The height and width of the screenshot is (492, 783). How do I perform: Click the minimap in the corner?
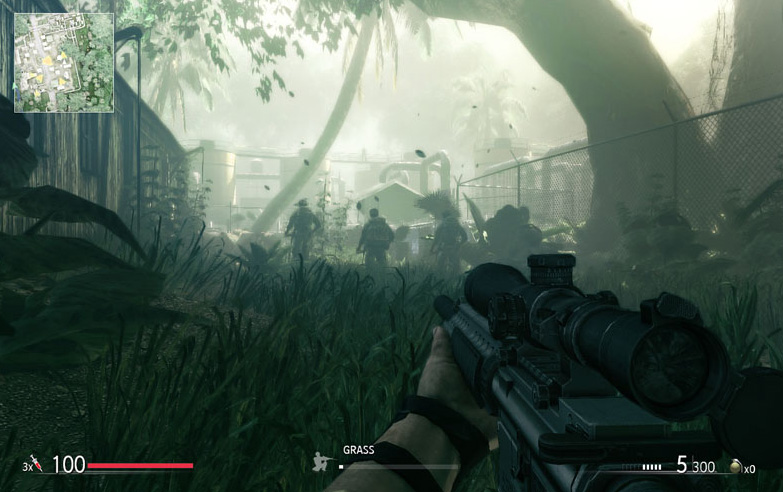63,61
